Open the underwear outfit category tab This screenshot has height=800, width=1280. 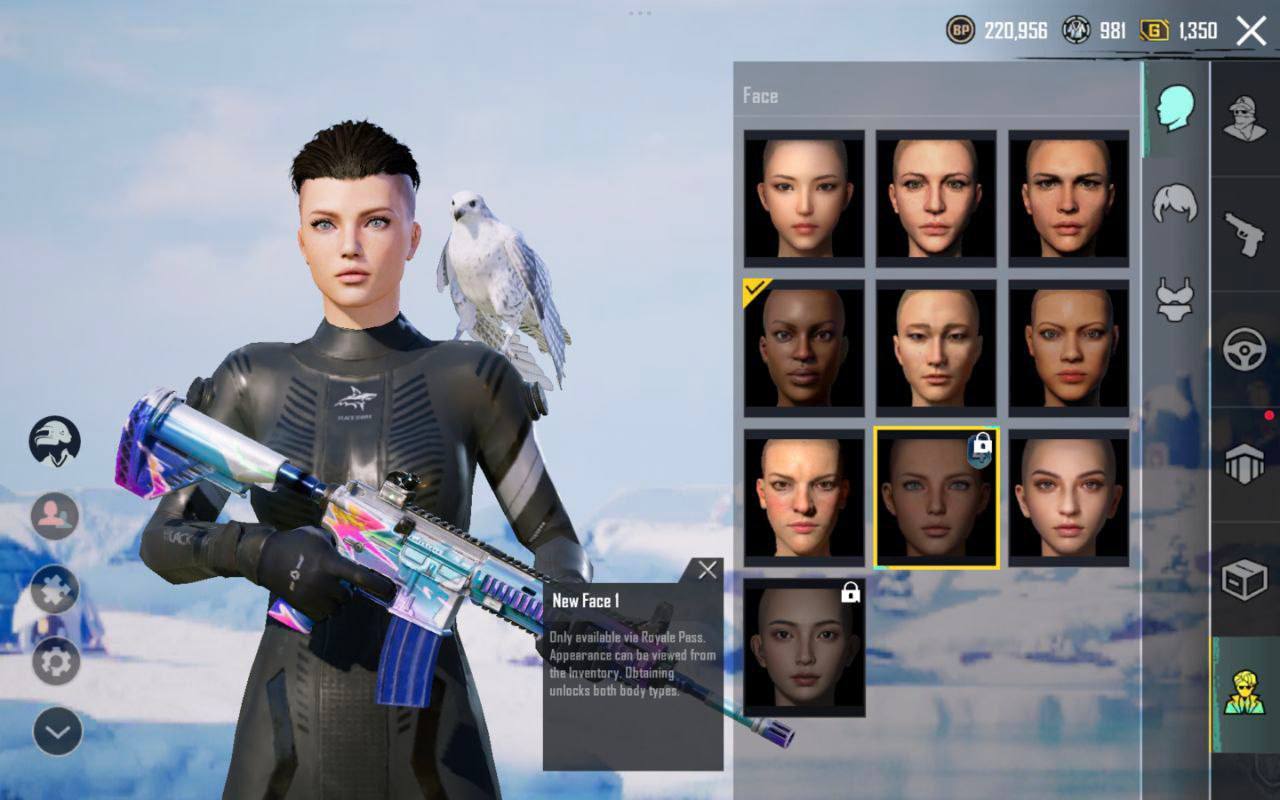tap(1175, 299)
